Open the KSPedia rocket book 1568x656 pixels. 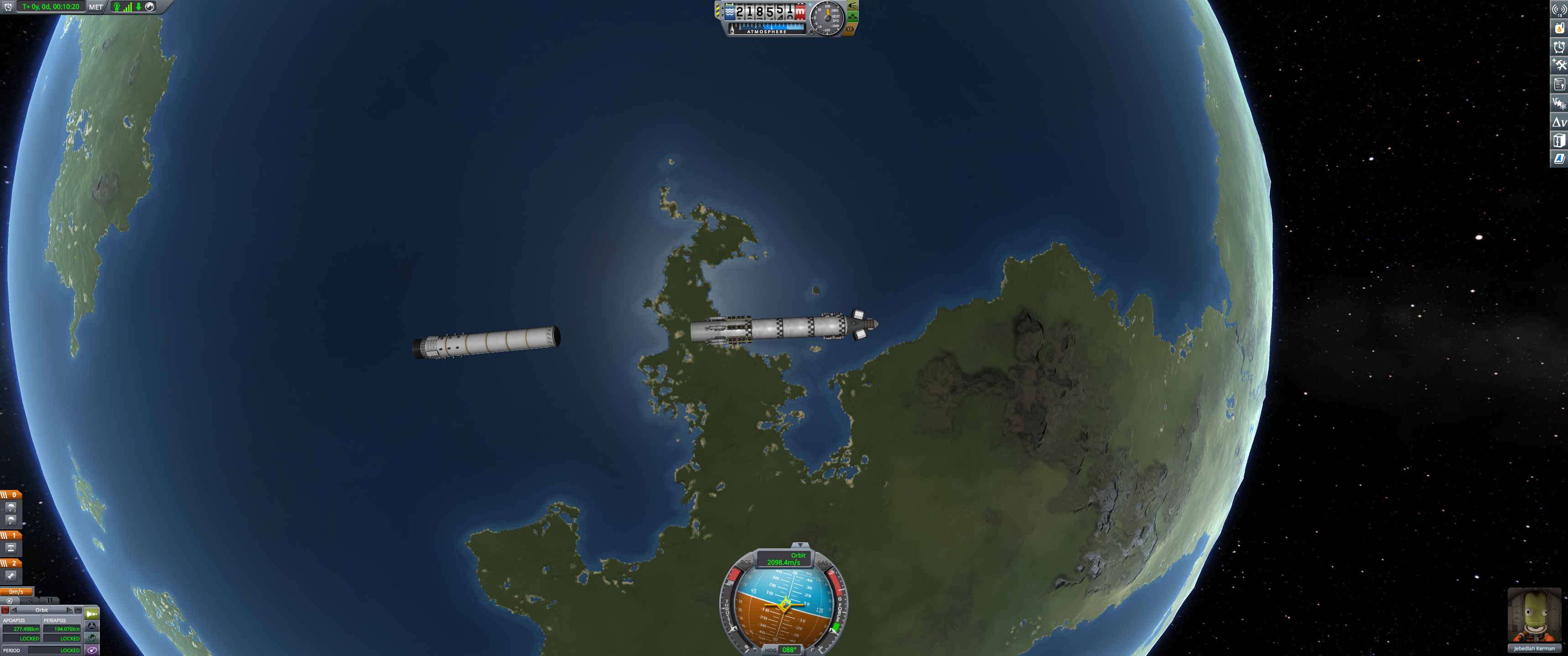click(x=1559, y=159)
